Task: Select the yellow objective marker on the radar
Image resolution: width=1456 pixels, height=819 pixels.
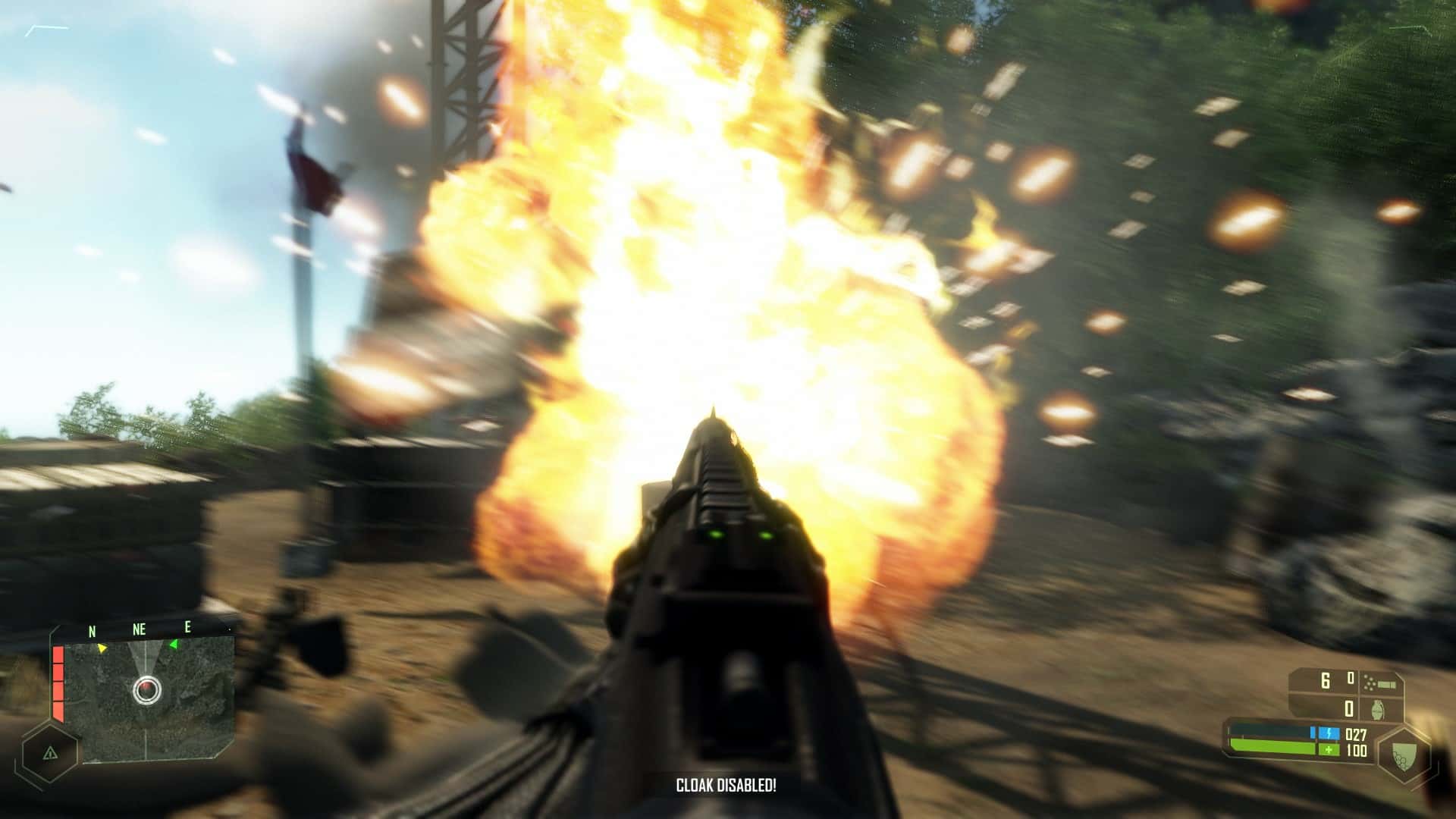Action: click(102, 648)
